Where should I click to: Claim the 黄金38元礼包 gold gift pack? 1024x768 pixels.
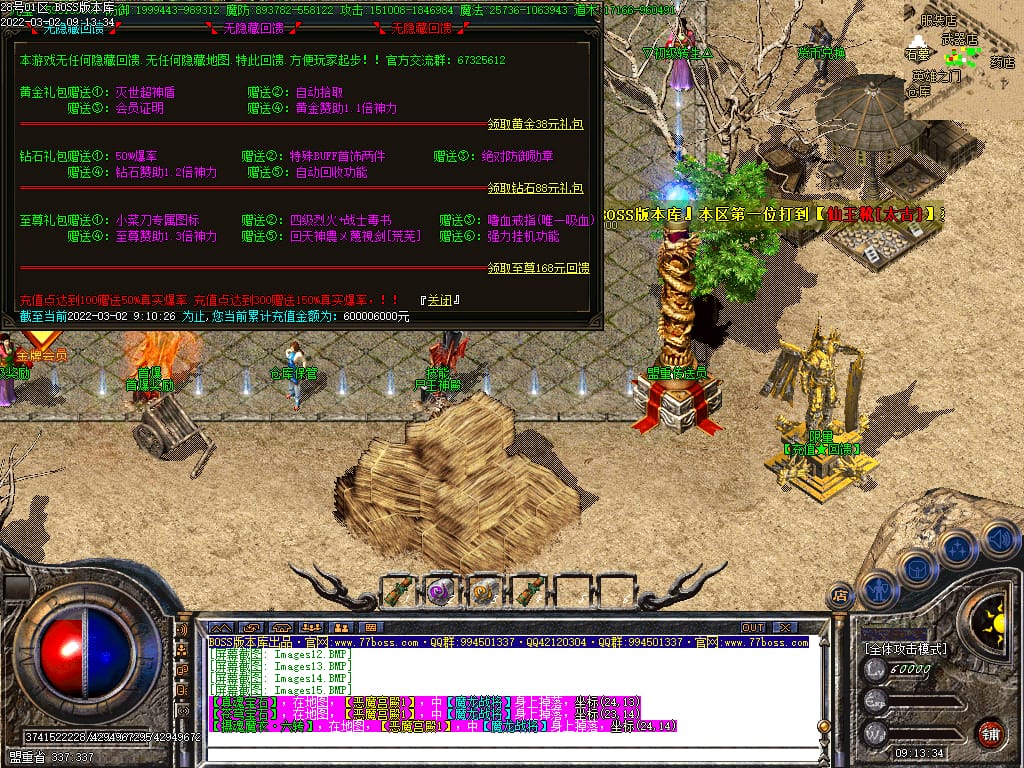535,125
